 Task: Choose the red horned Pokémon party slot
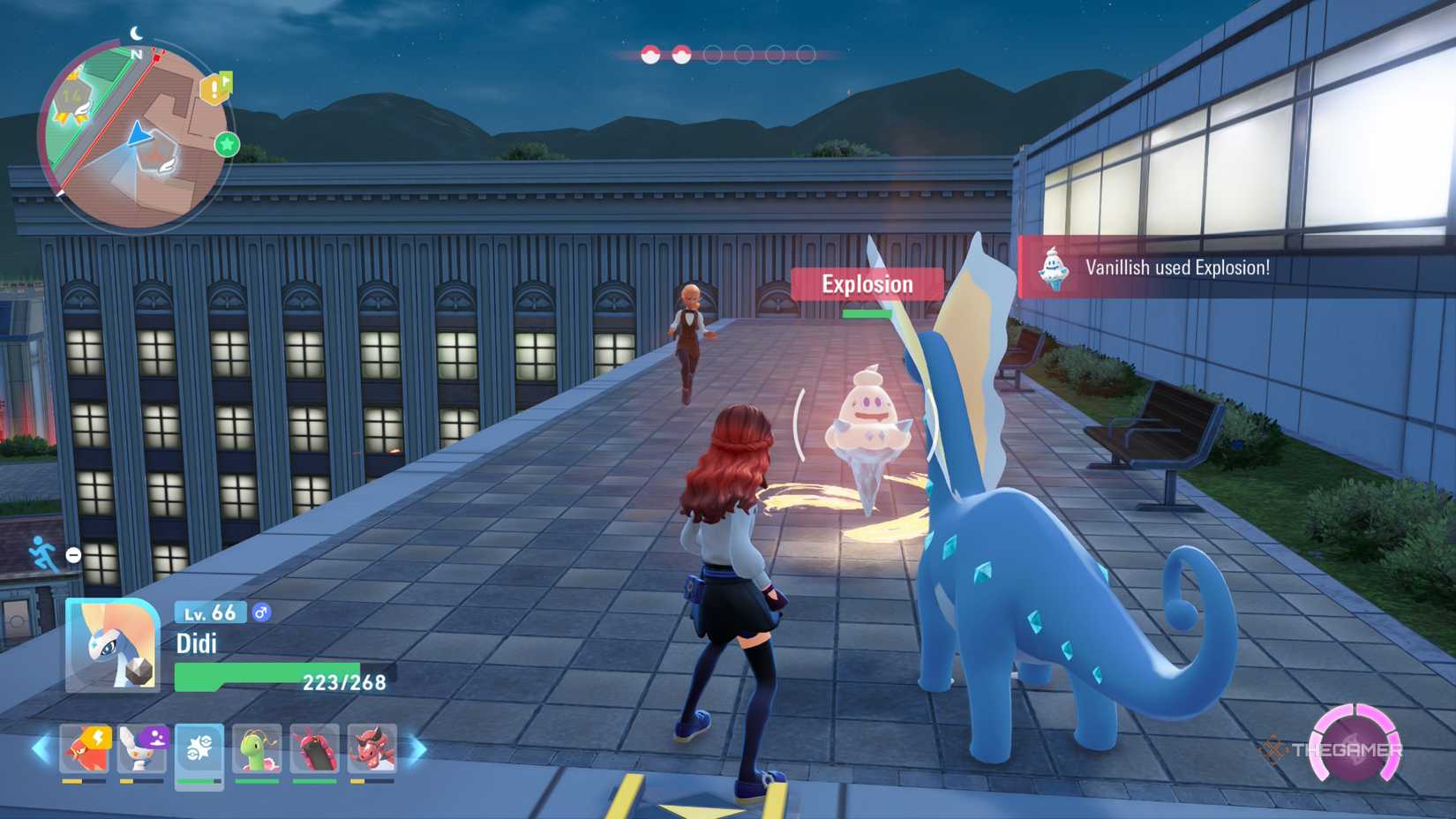pyautogui.click(x=372, y=749)
